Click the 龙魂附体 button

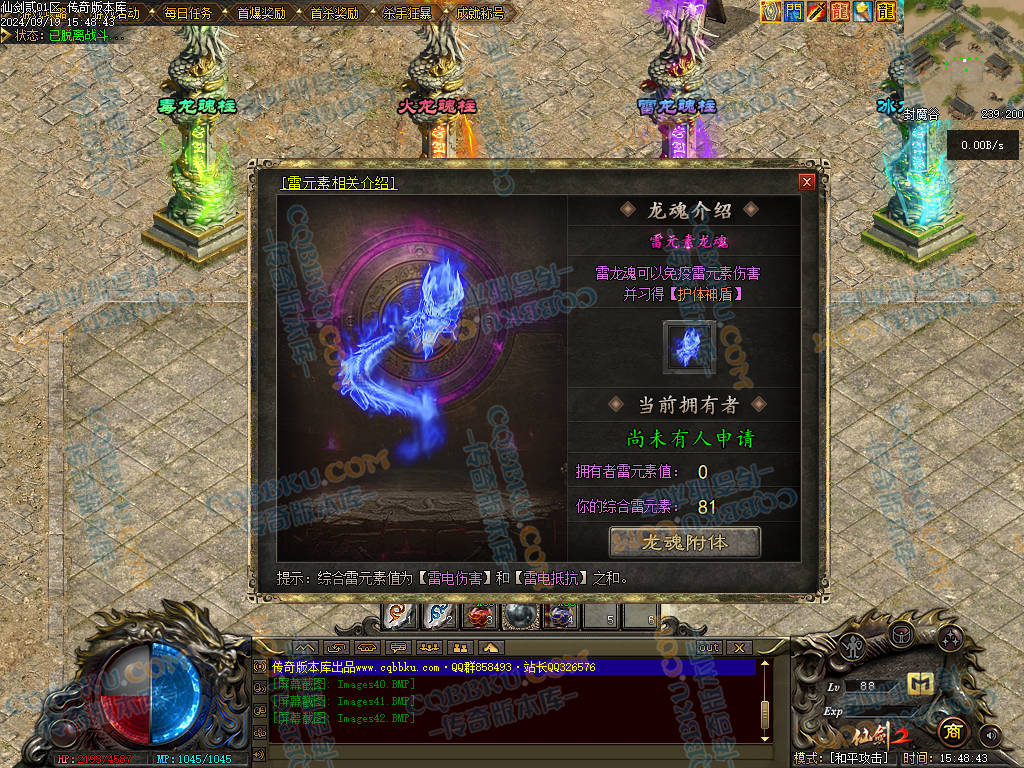(x=685, y=542)
